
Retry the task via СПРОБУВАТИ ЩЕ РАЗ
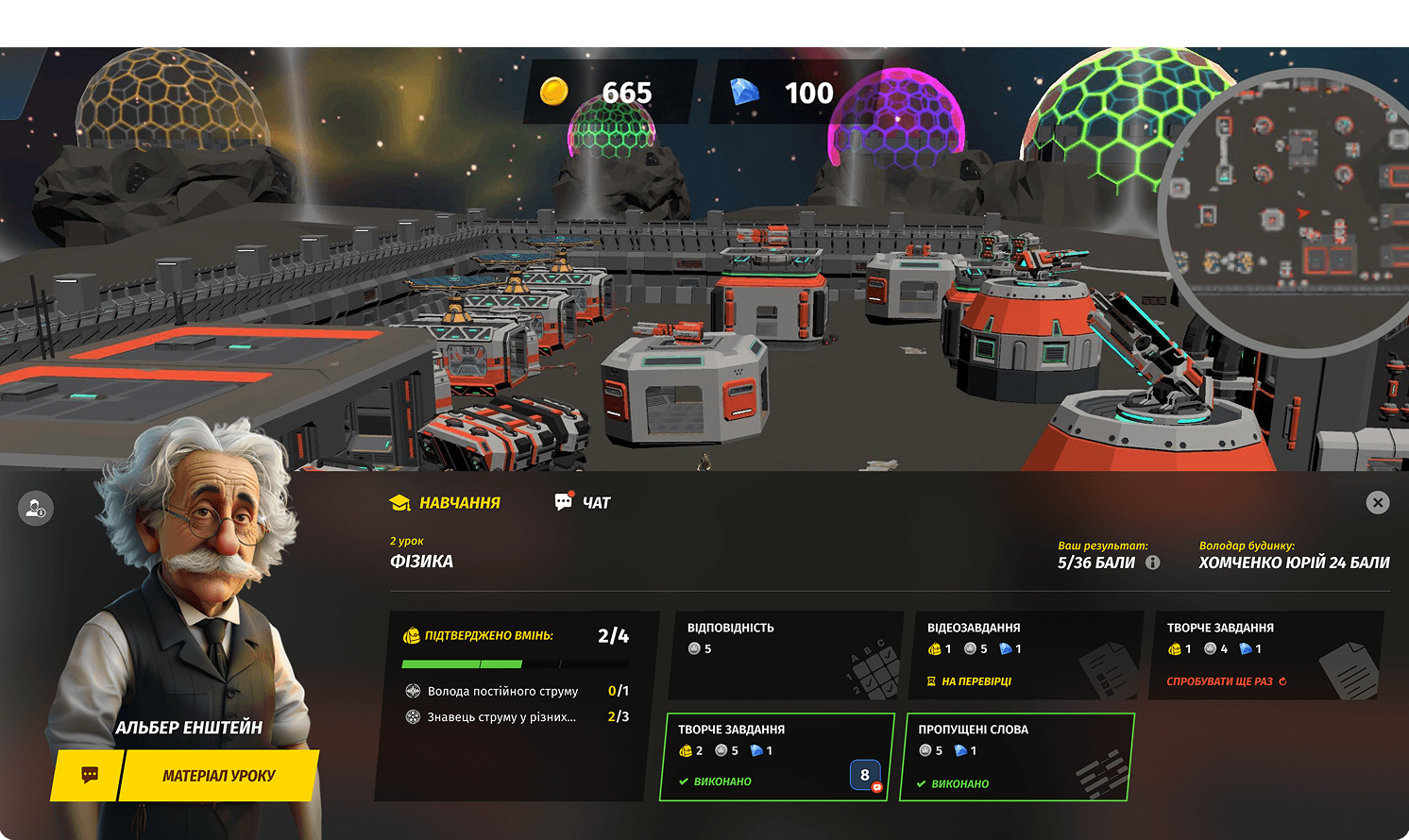tap(1226, 681)
